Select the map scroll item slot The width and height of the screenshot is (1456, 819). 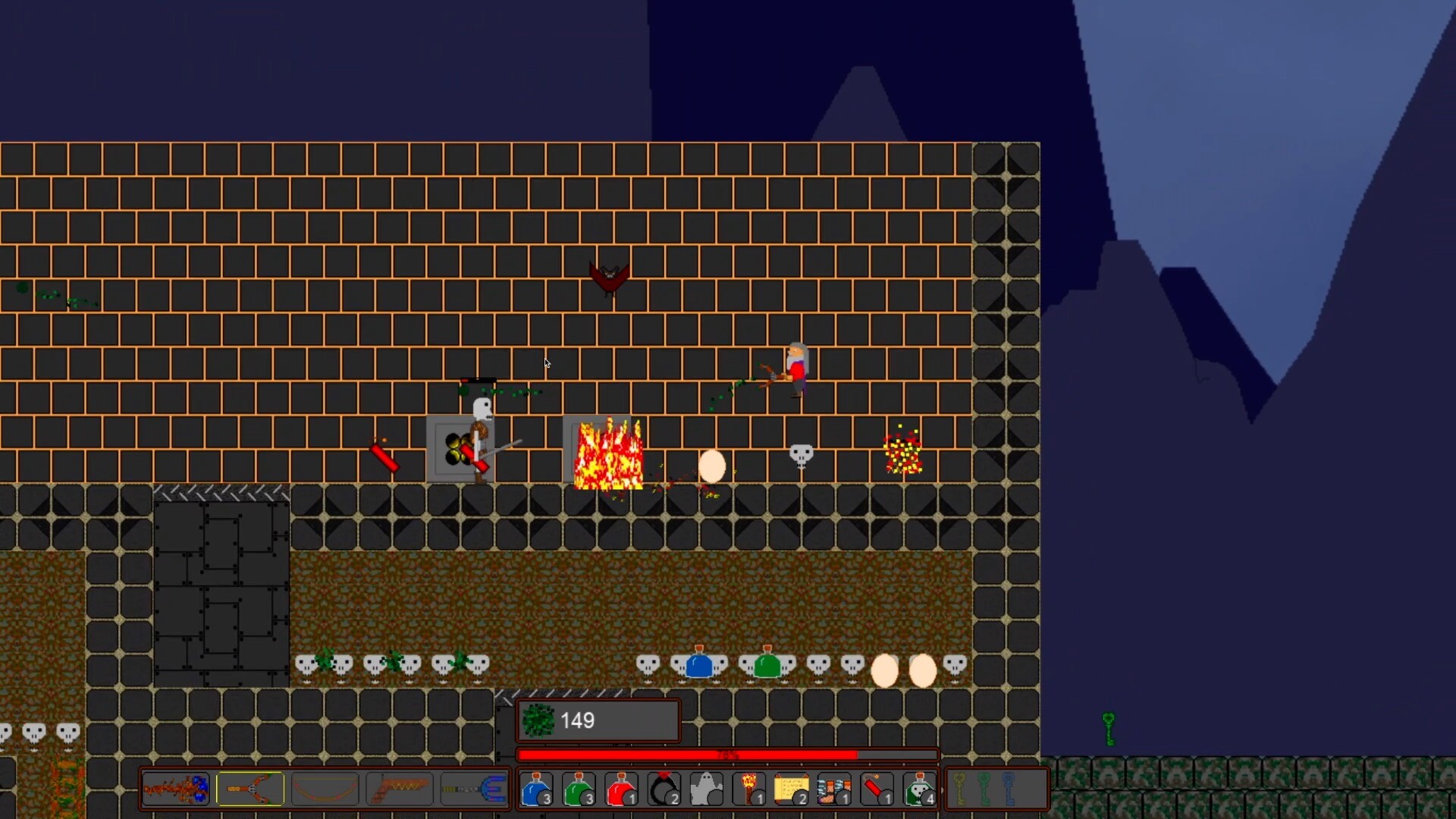791,789
